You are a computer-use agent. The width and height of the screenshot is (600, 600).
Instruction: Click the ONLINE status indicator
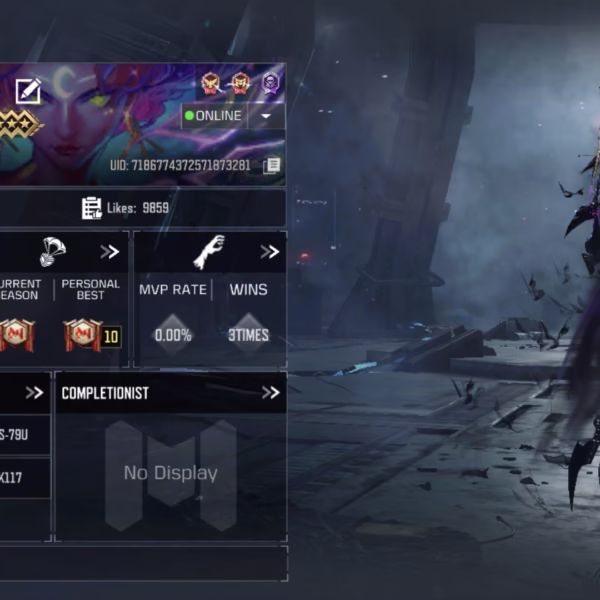coord(214,116)
